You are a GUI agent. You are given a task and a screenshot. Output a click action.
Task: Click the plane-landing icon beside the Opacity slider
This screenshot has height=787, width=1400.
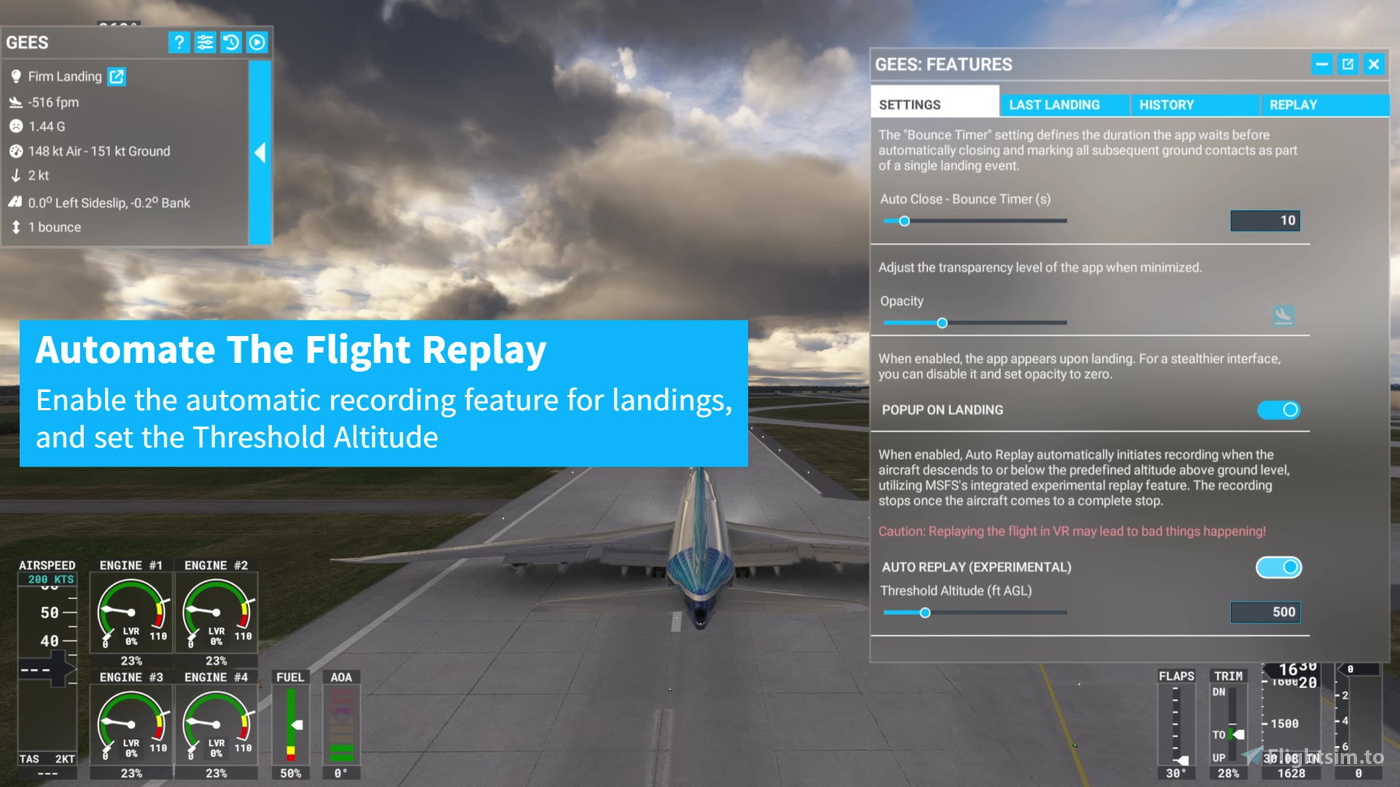coord(1283,315)
